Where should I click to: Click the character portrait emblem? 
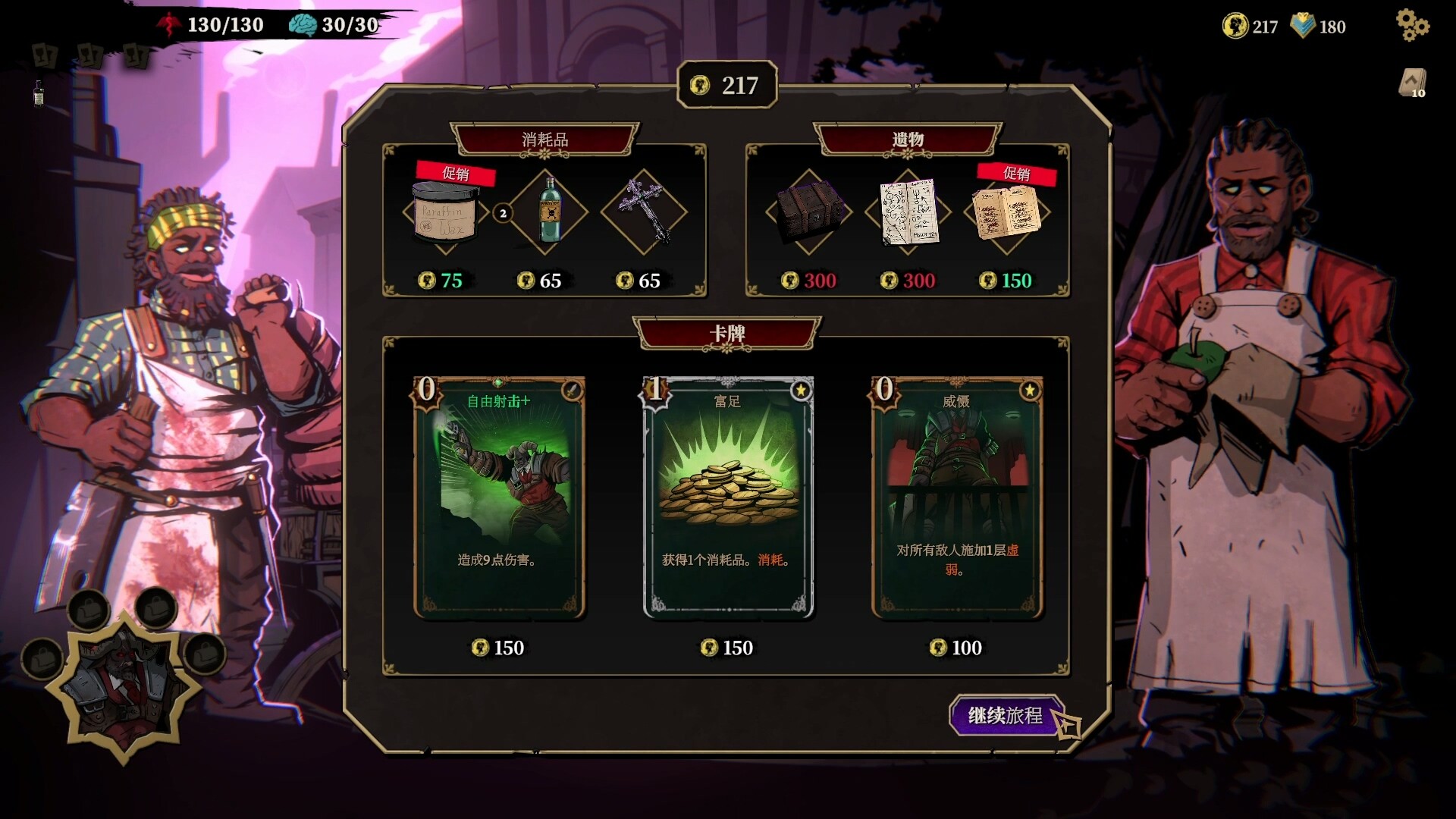124,685
